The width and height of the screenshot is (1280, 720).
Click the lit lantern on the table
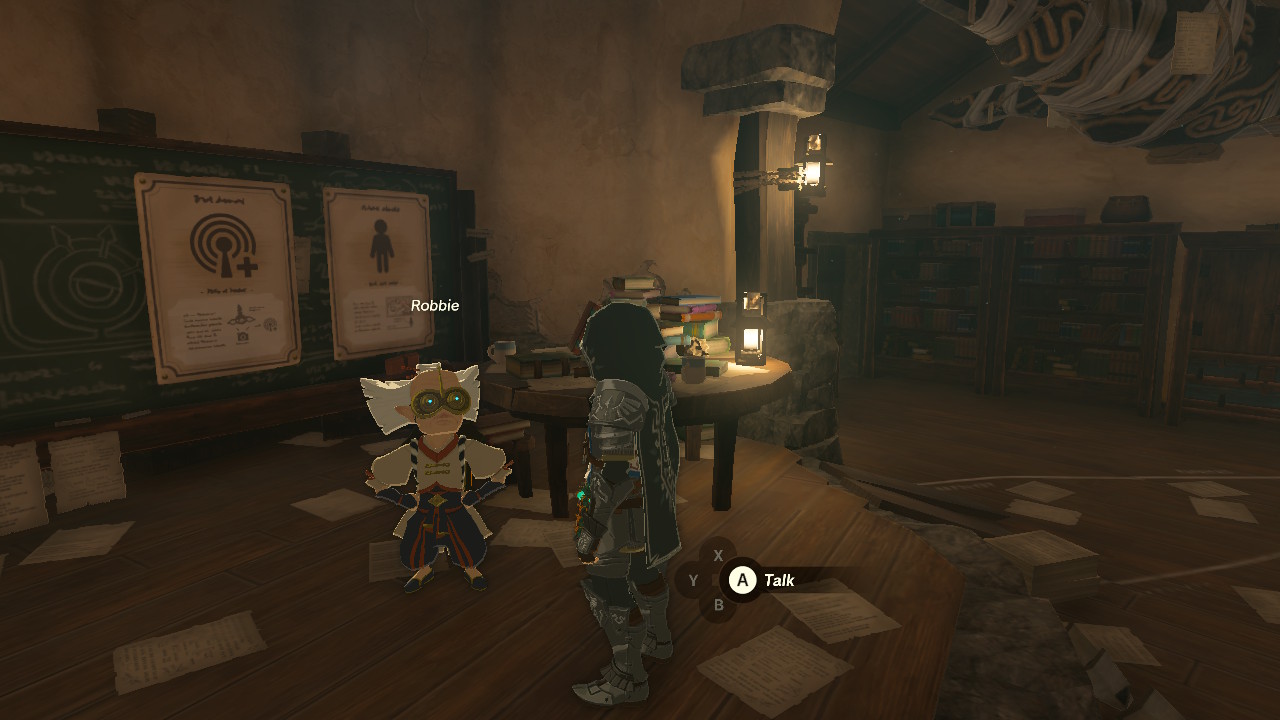coord(752,341)
